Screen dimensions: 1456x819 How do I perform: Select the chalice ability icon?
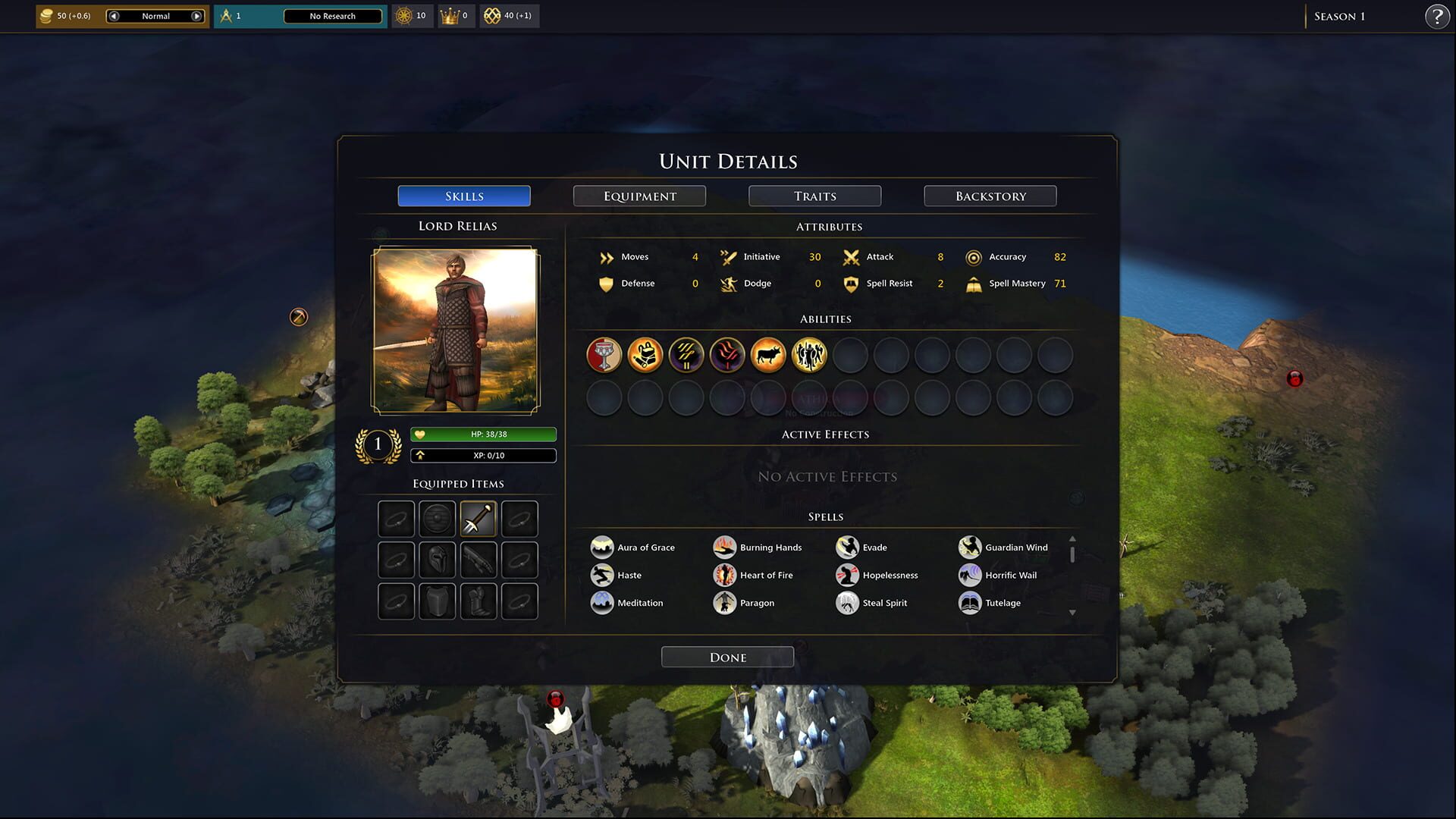coord(604,355)
